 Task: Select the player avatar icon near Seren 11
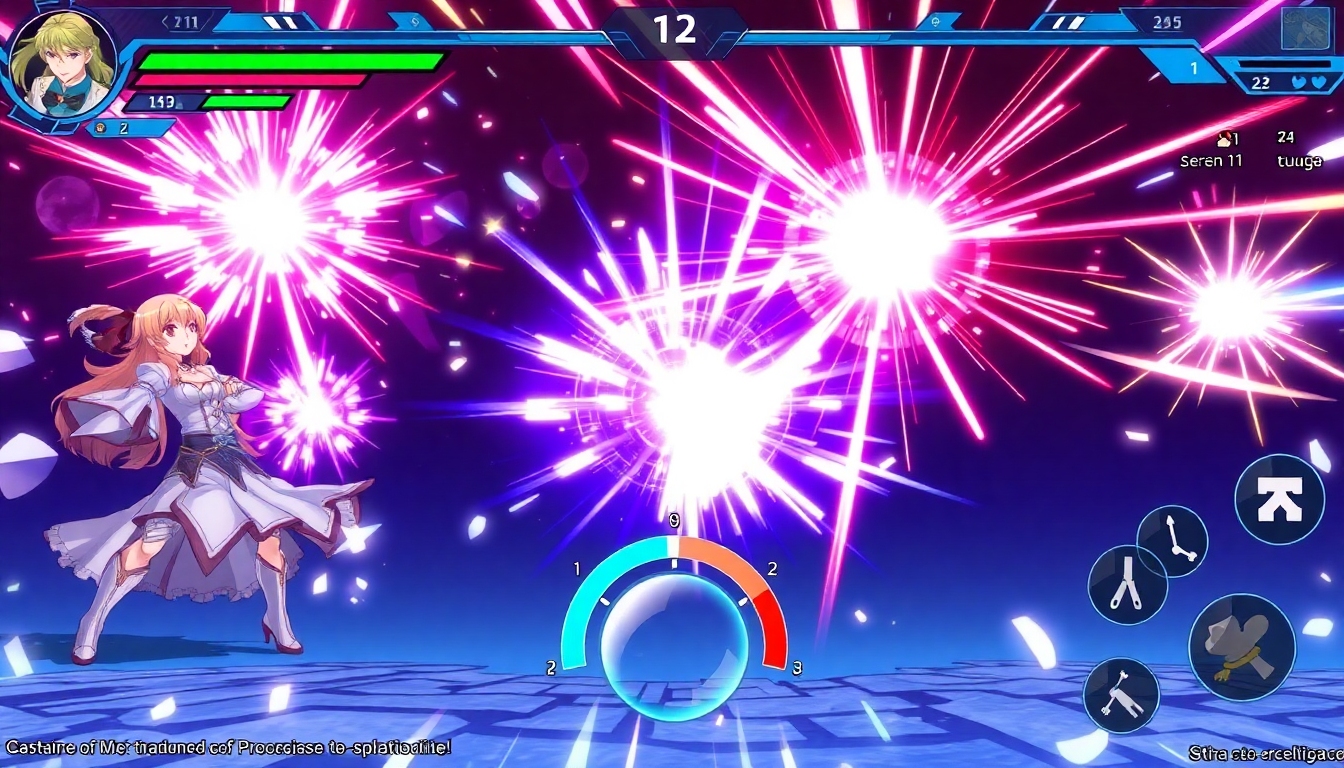point(1224,137)
